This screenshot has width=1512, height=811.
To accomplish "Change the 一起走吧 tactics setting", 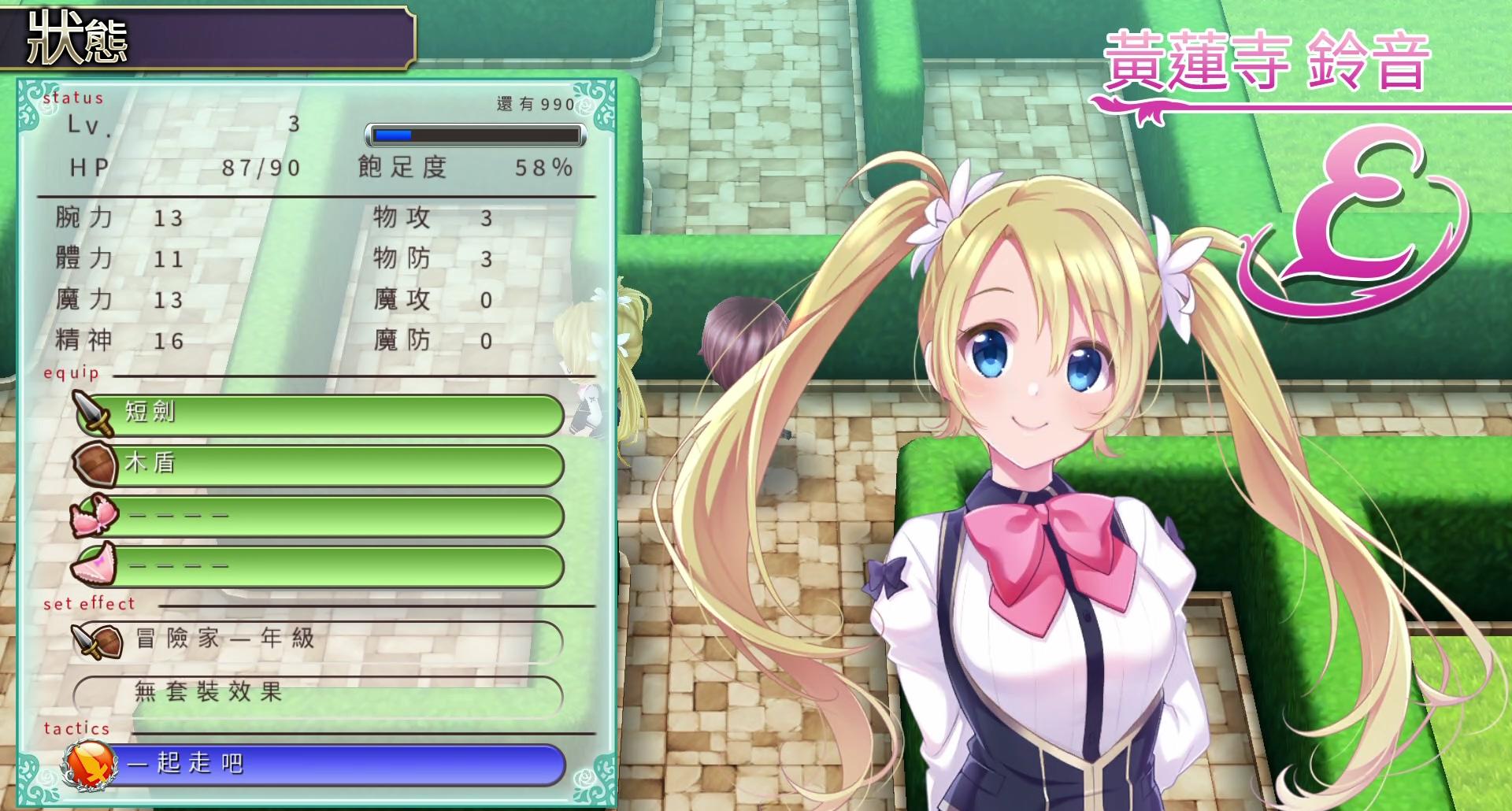I will tap(319, 764).
